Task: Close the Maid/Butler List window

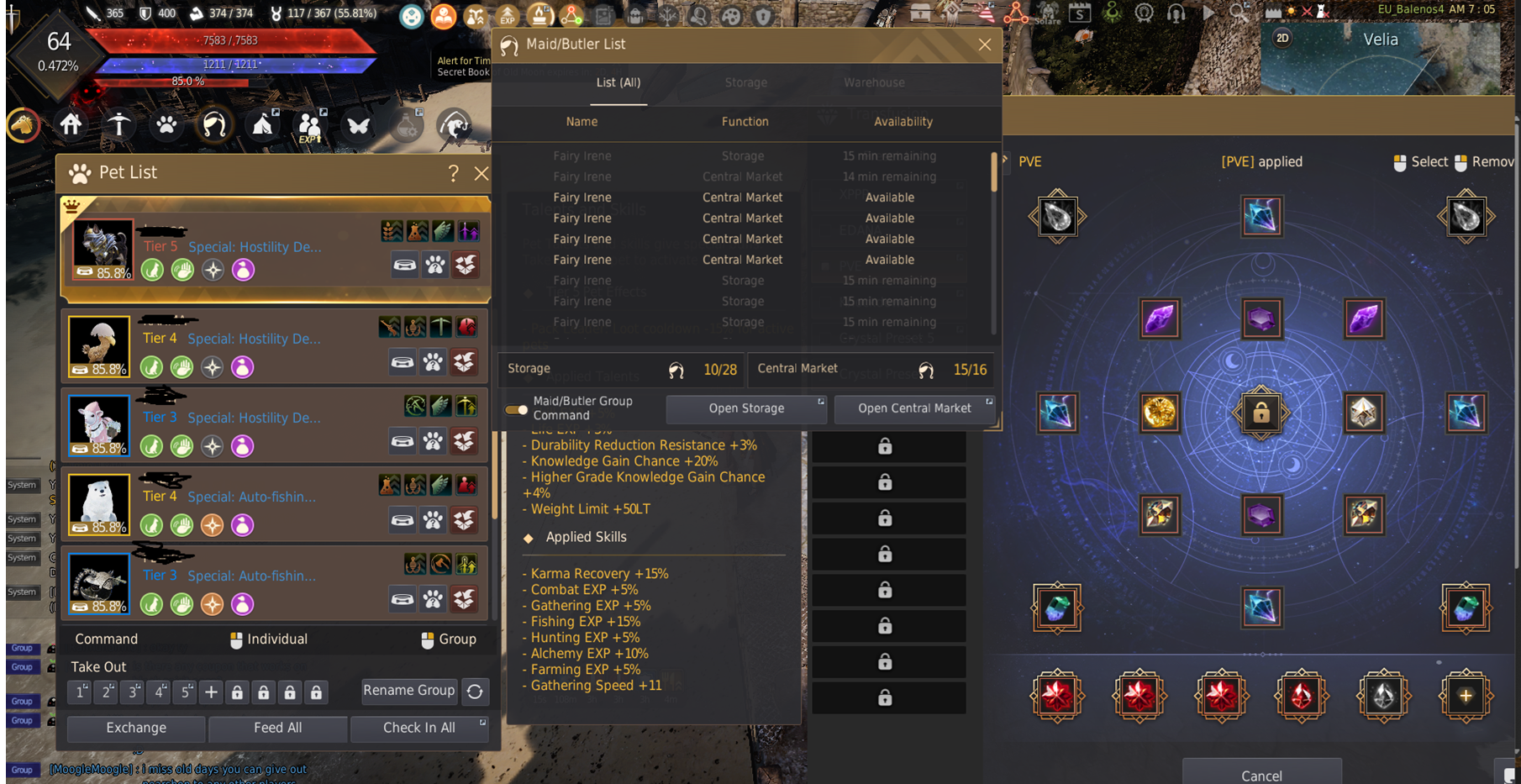Action: tap(985, 45)
